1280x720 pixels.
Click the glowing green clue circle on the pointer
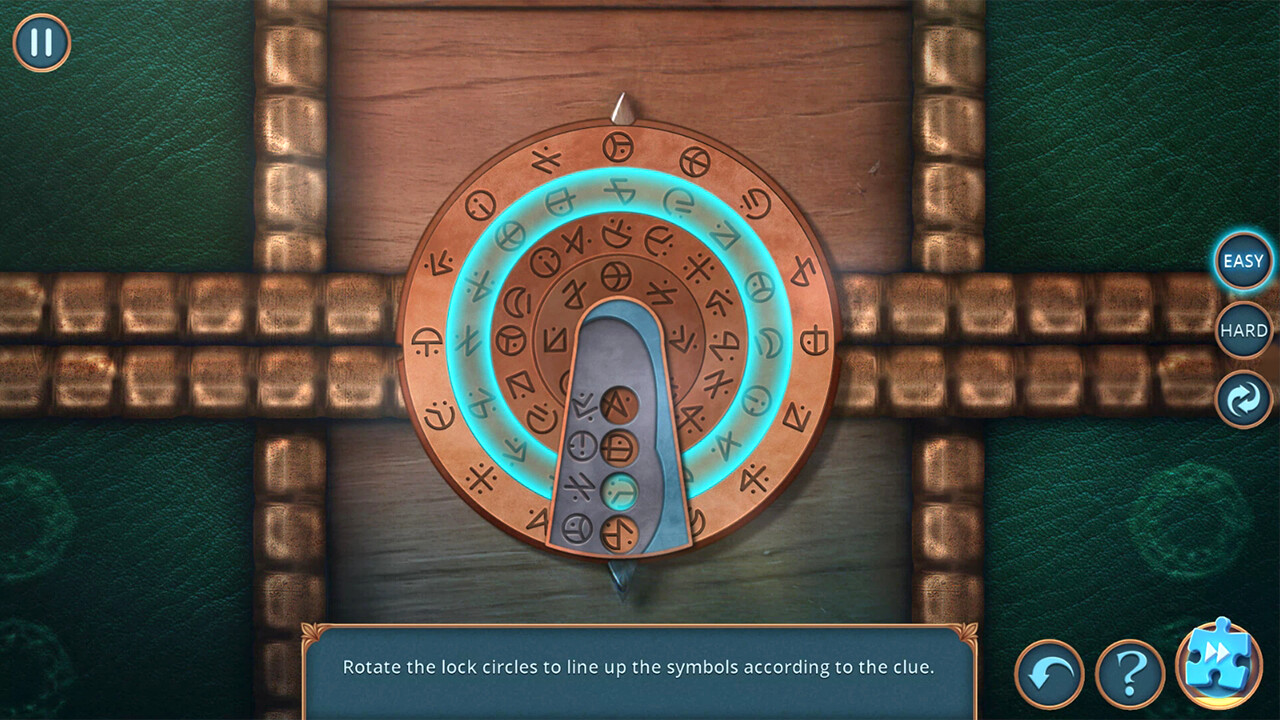click(x=621, y=489)
